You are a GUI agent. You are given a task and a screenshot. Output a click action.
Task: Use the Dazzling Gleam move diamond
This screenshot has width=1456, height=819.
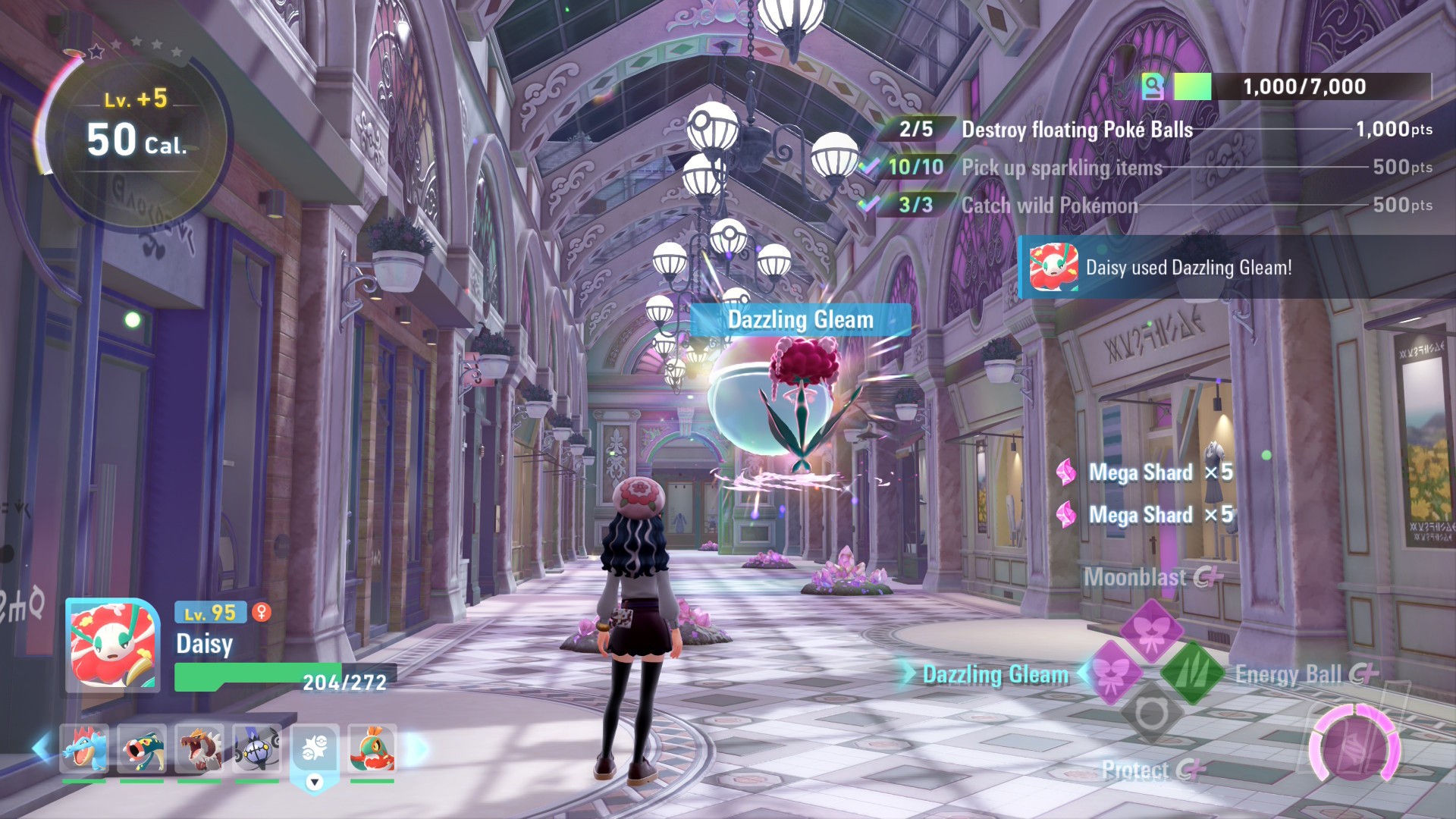(x=1112, y=673)
